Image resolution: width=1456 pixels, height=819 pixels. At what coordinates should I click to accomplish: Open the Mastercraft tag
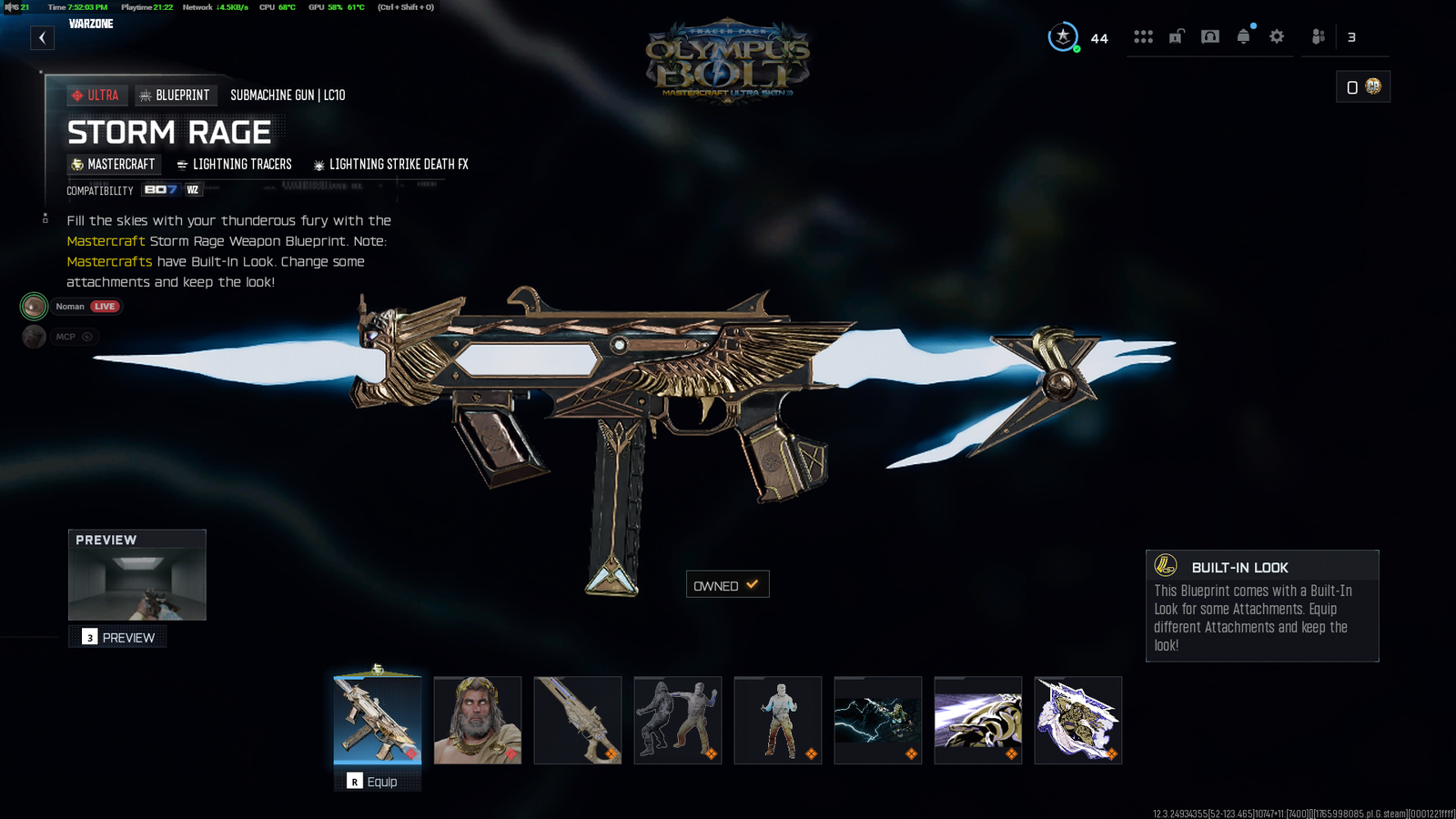click(x=113, y=165)
